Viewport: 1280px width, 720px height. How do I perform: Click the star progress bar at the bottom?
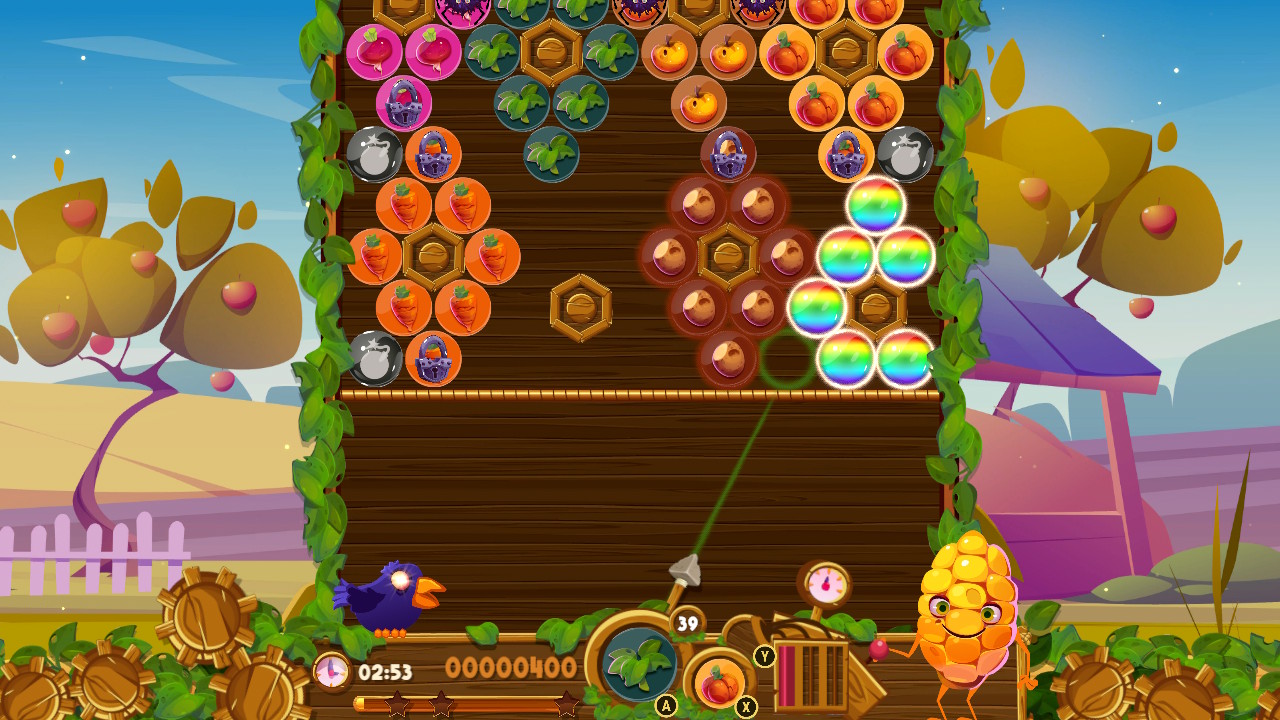455,703
